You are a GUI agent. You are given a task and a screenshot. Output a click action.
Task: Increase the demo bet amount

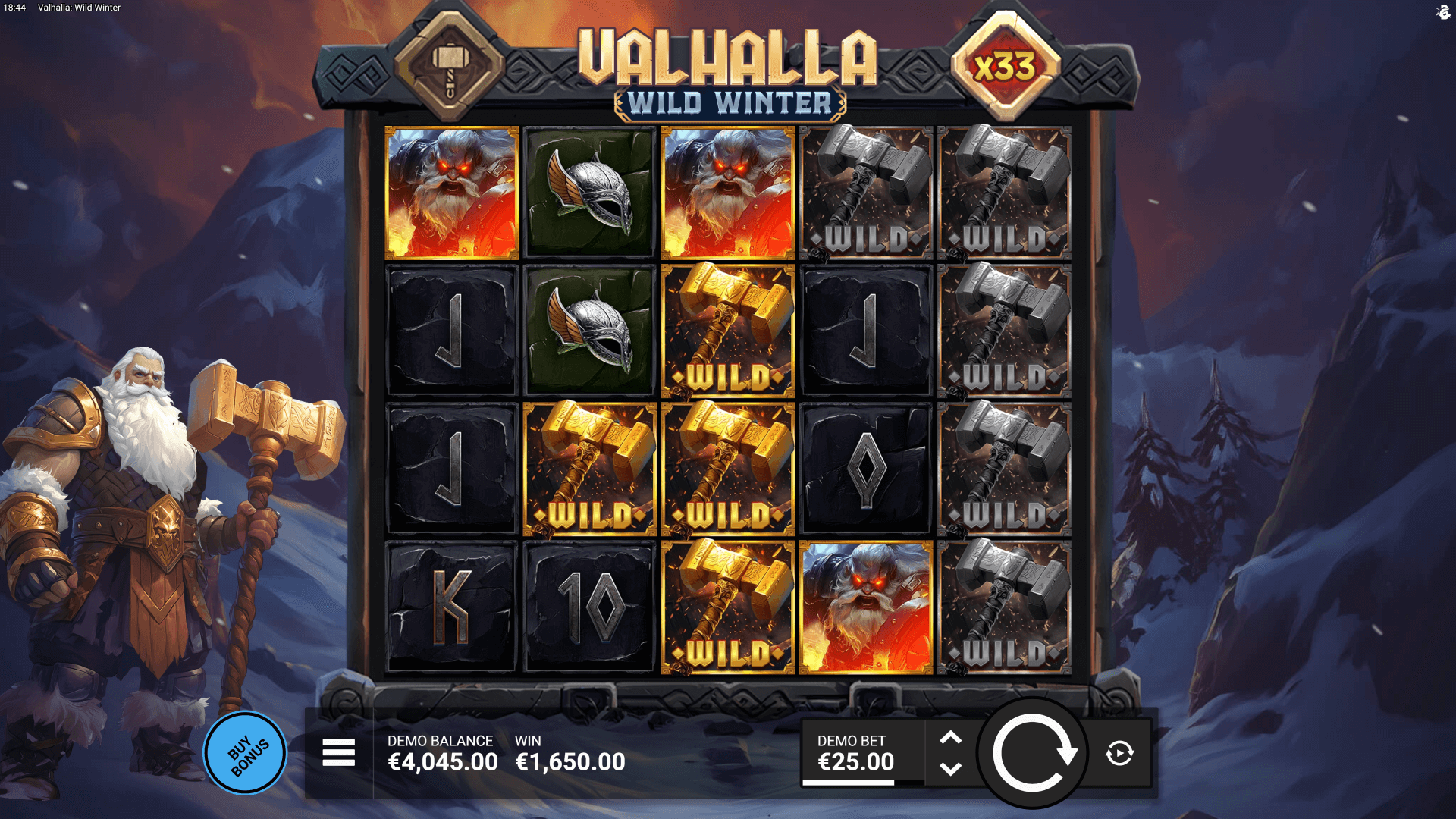pyautogui.click(x=950, y=738)
